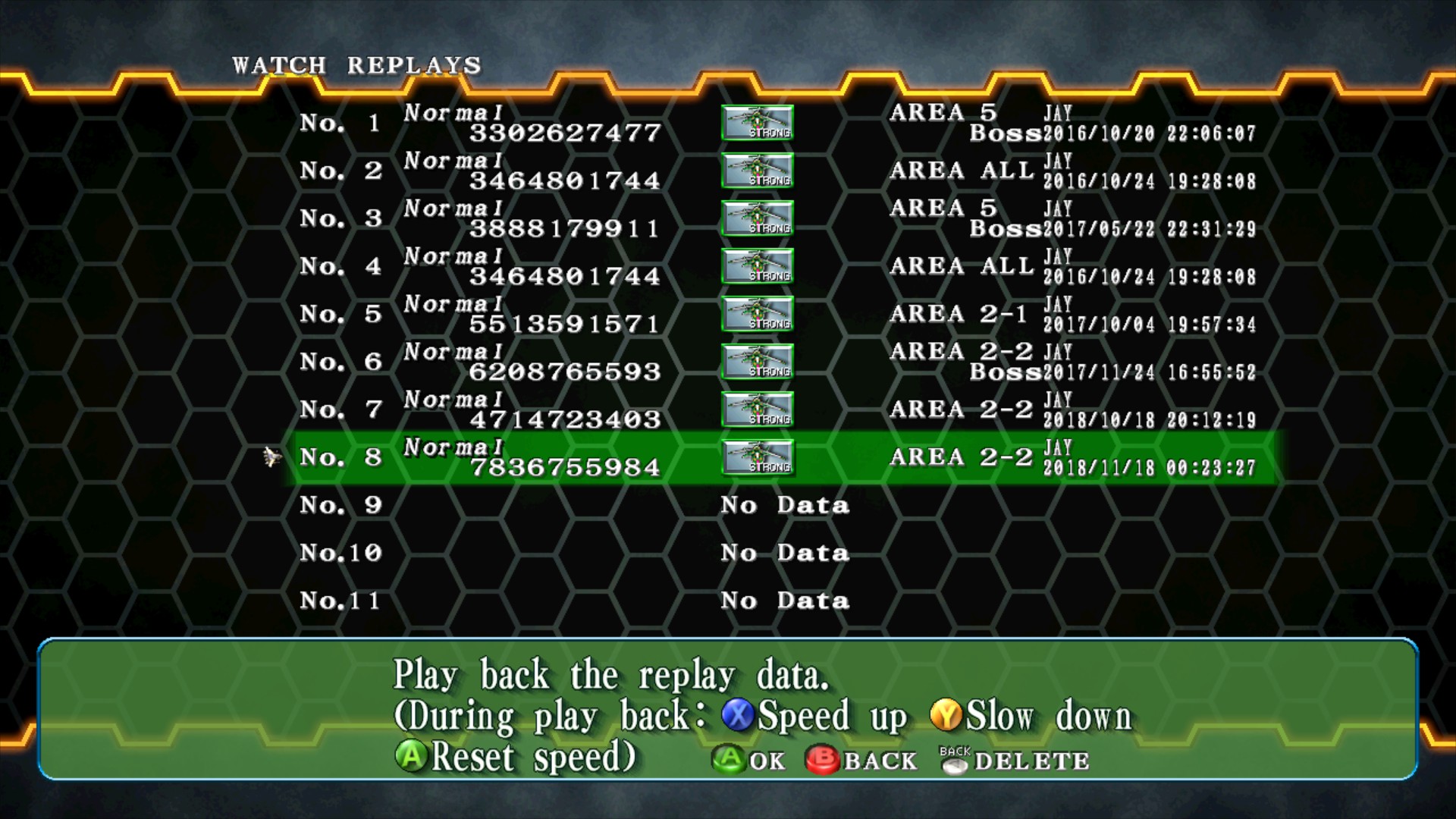The image size is (1456, 819).
Task: Select replay No. 7 scoring 4714723403
Action: [781, 410]
